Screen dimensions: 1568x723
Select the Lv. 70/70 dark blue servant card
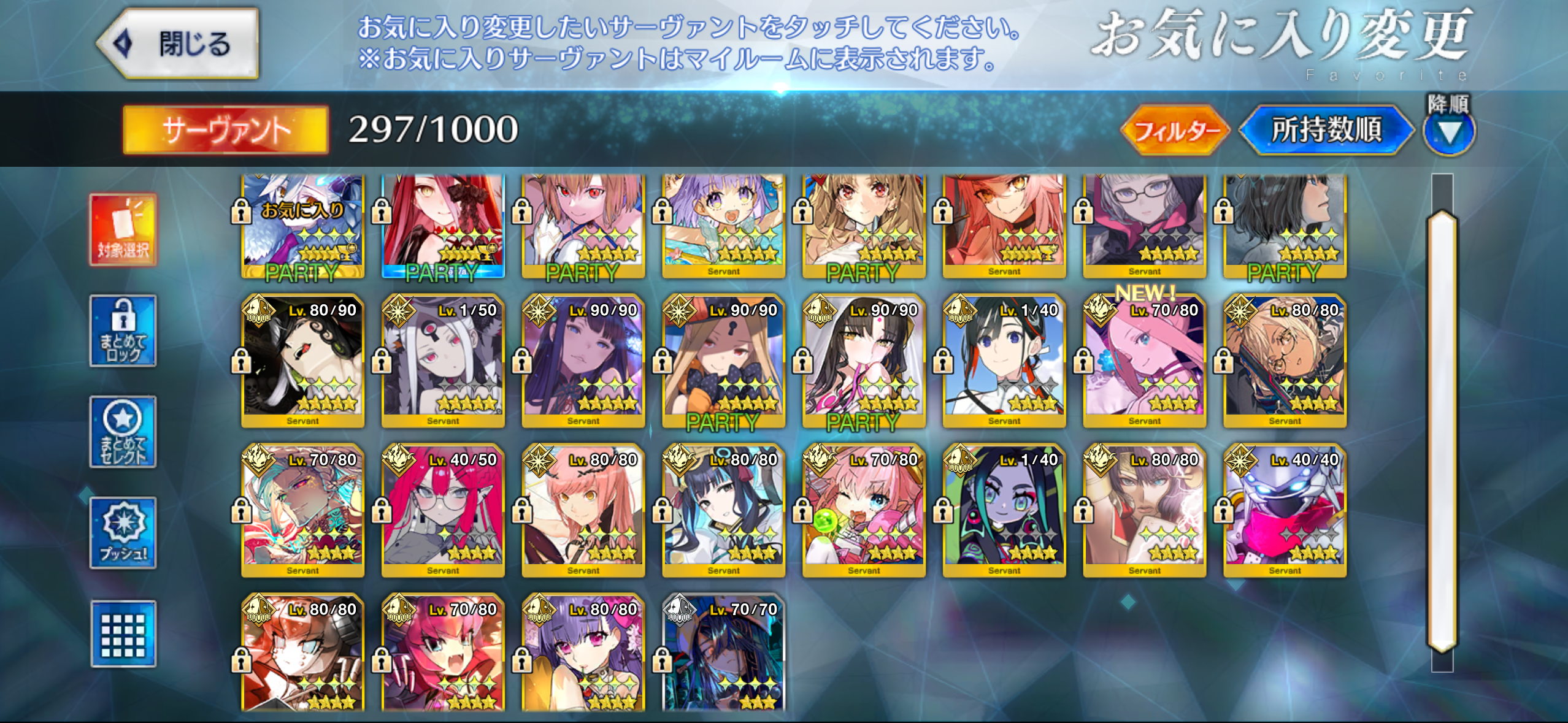click(x=724, y=653)
